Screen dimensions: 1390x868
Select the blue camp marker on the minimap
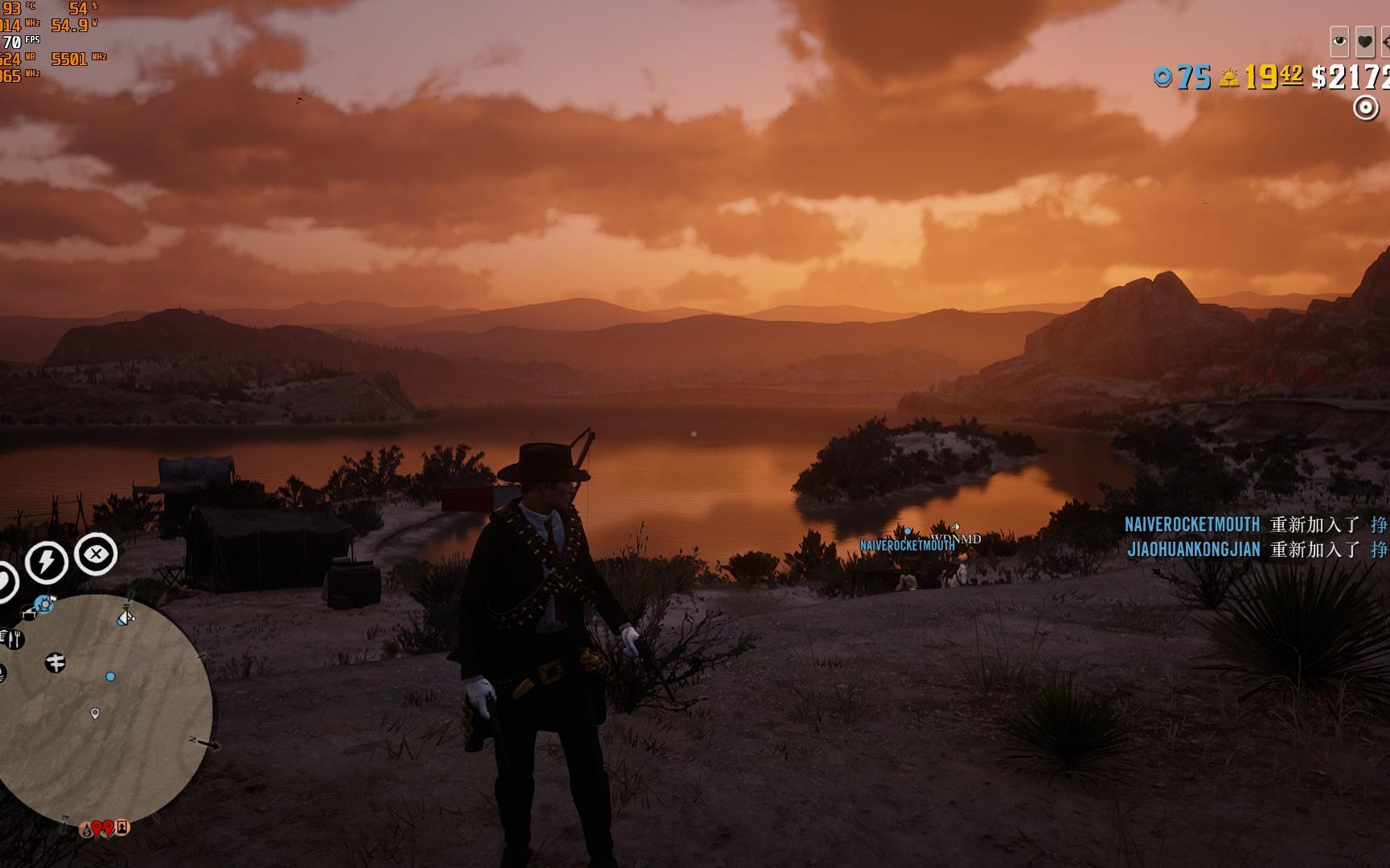[x=44, y=604]
